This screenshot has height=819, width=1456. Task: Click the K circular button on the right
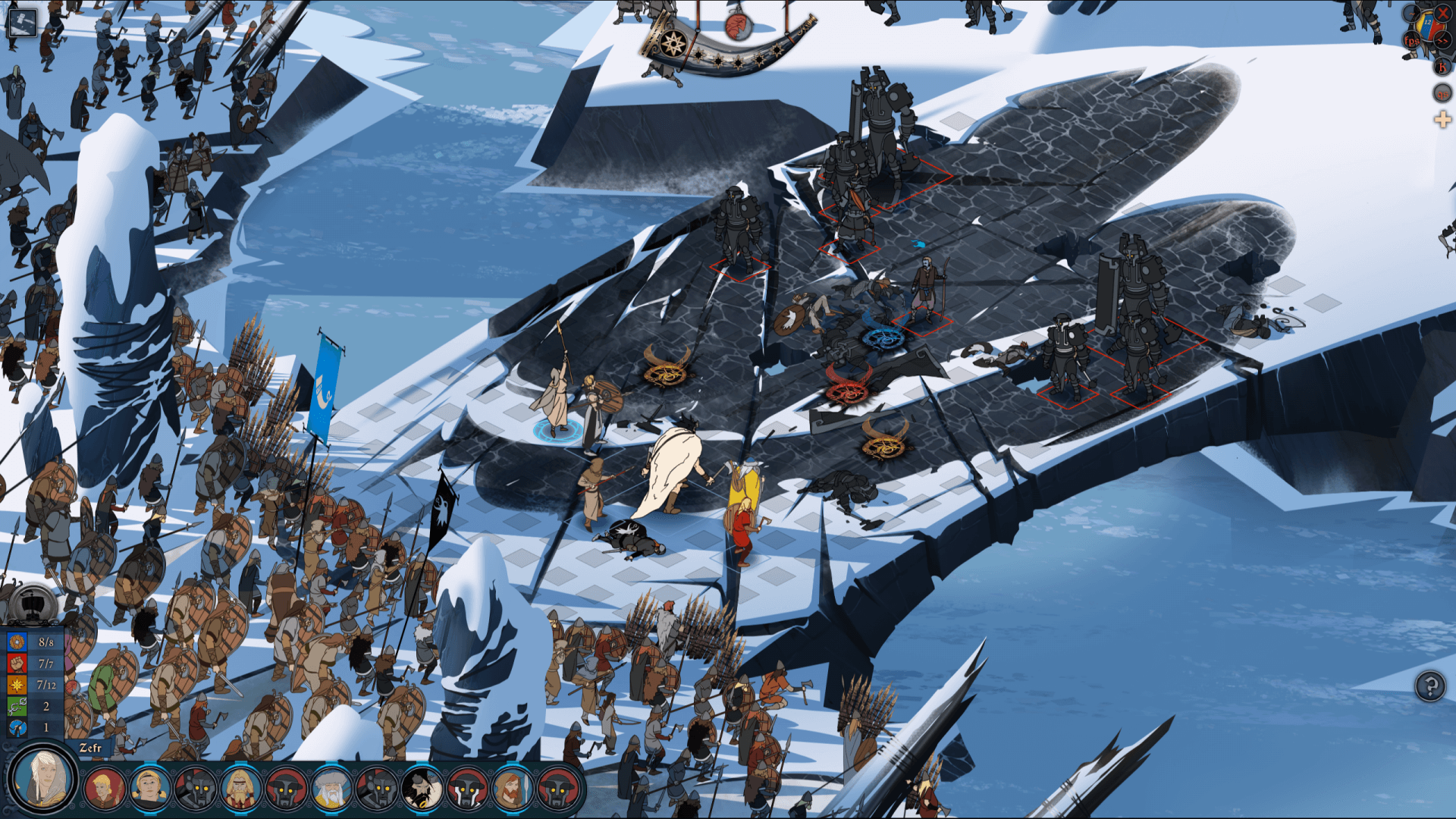1441,67
